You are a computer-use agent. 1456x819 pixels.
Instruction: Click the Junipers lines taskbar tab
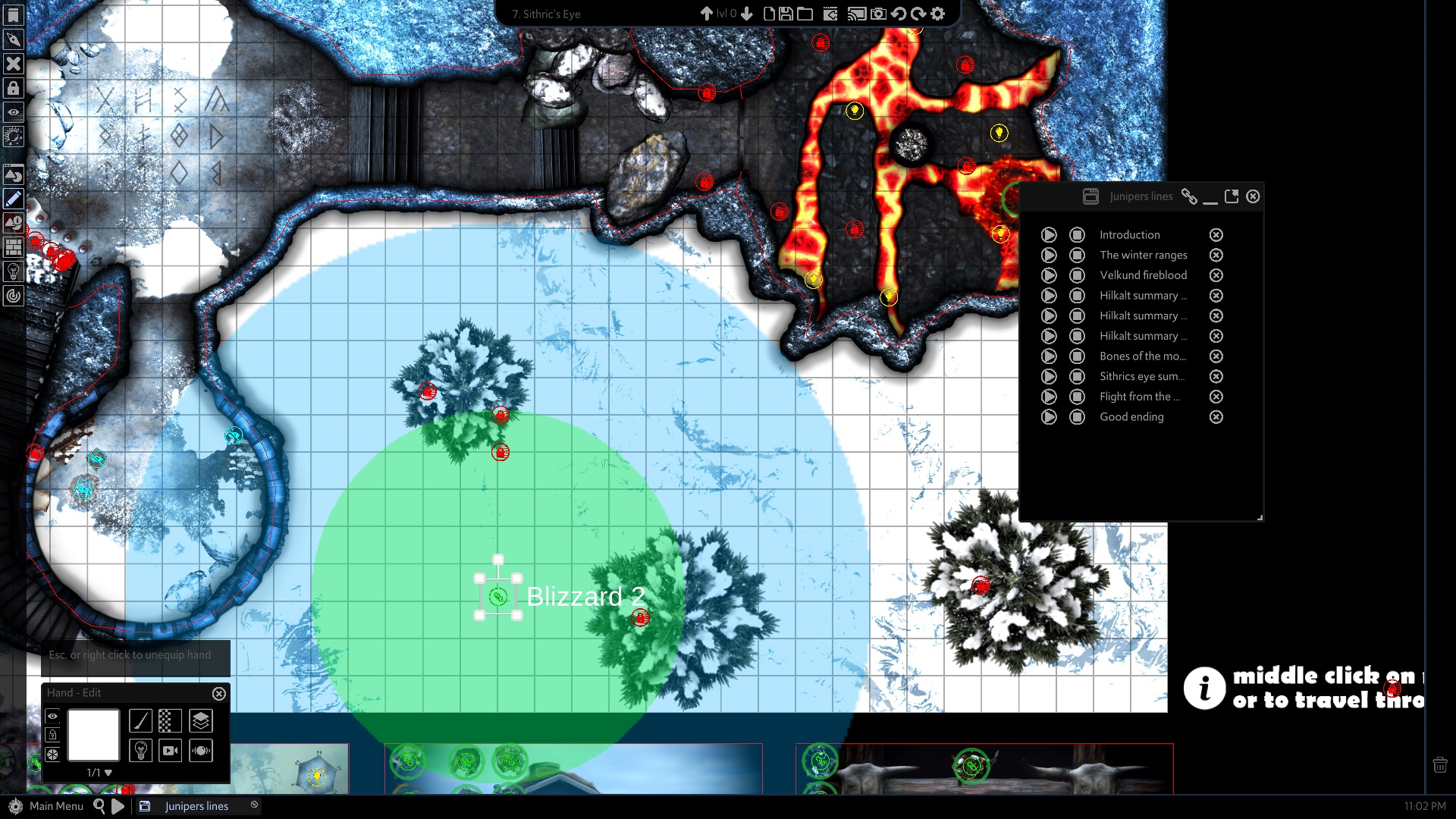tap(196, 806)
